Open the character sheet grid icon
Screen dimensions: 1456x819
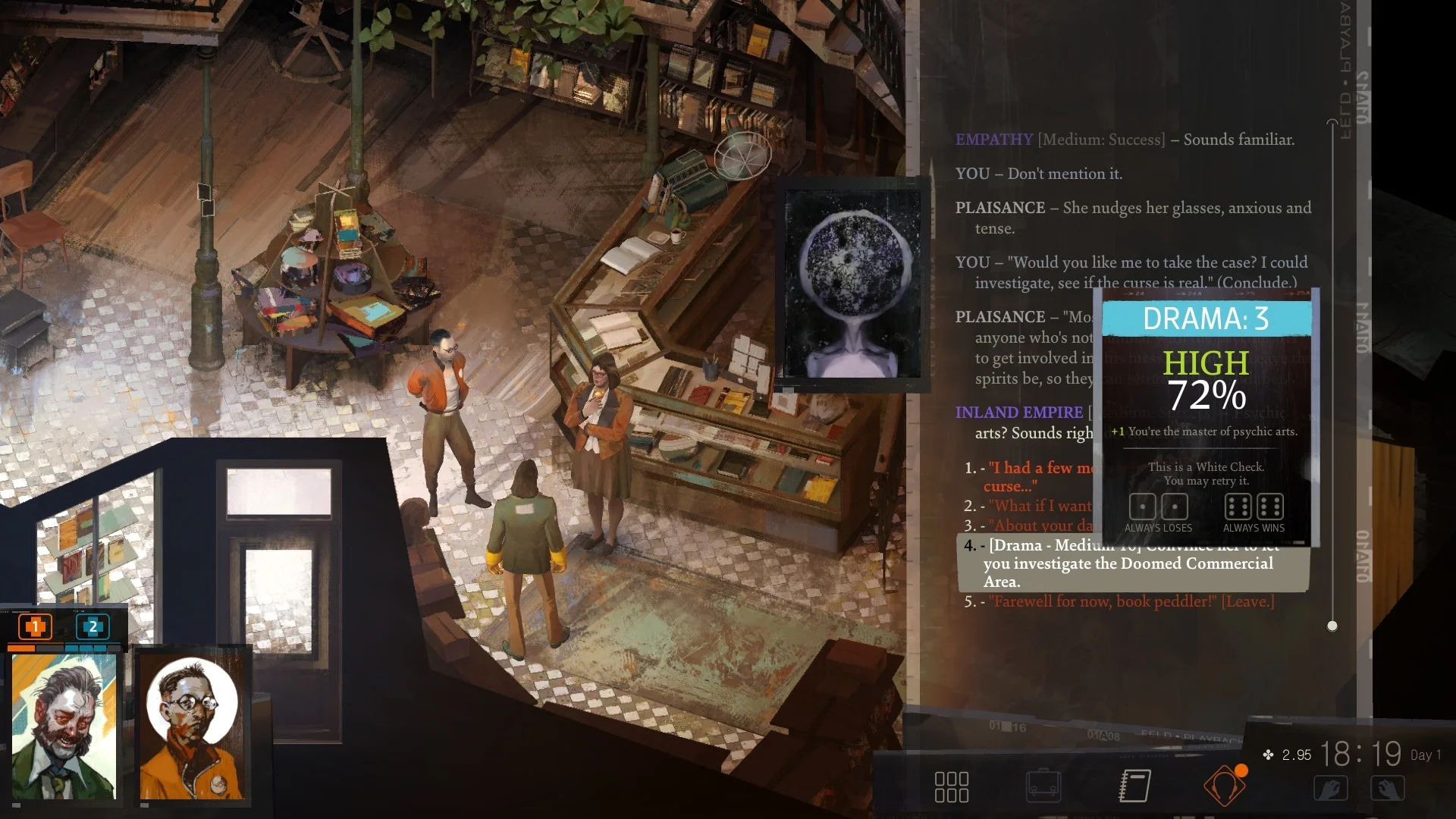[952, 786]
